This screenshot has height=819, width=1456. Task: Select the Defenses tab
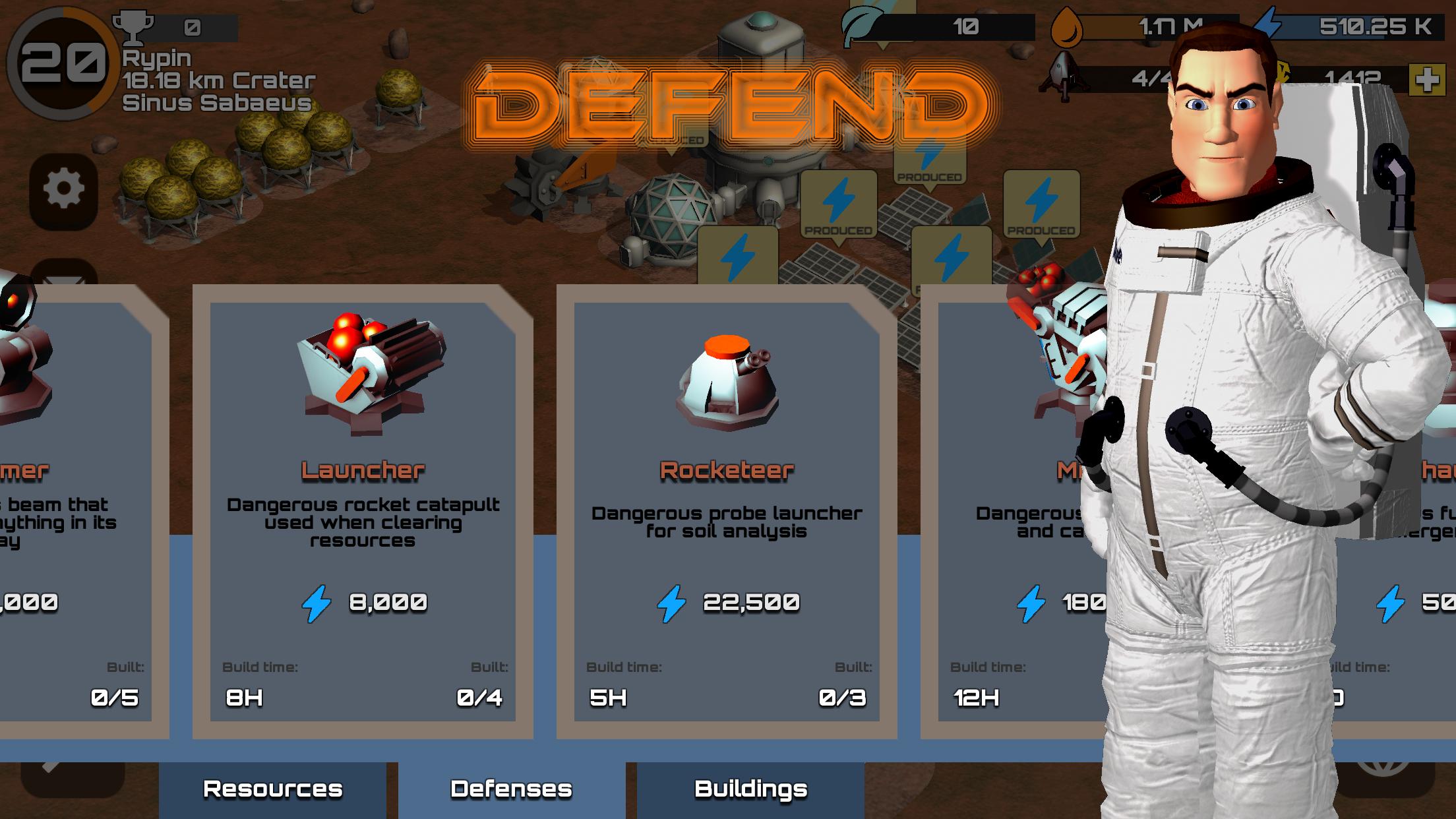click(511, 789)
